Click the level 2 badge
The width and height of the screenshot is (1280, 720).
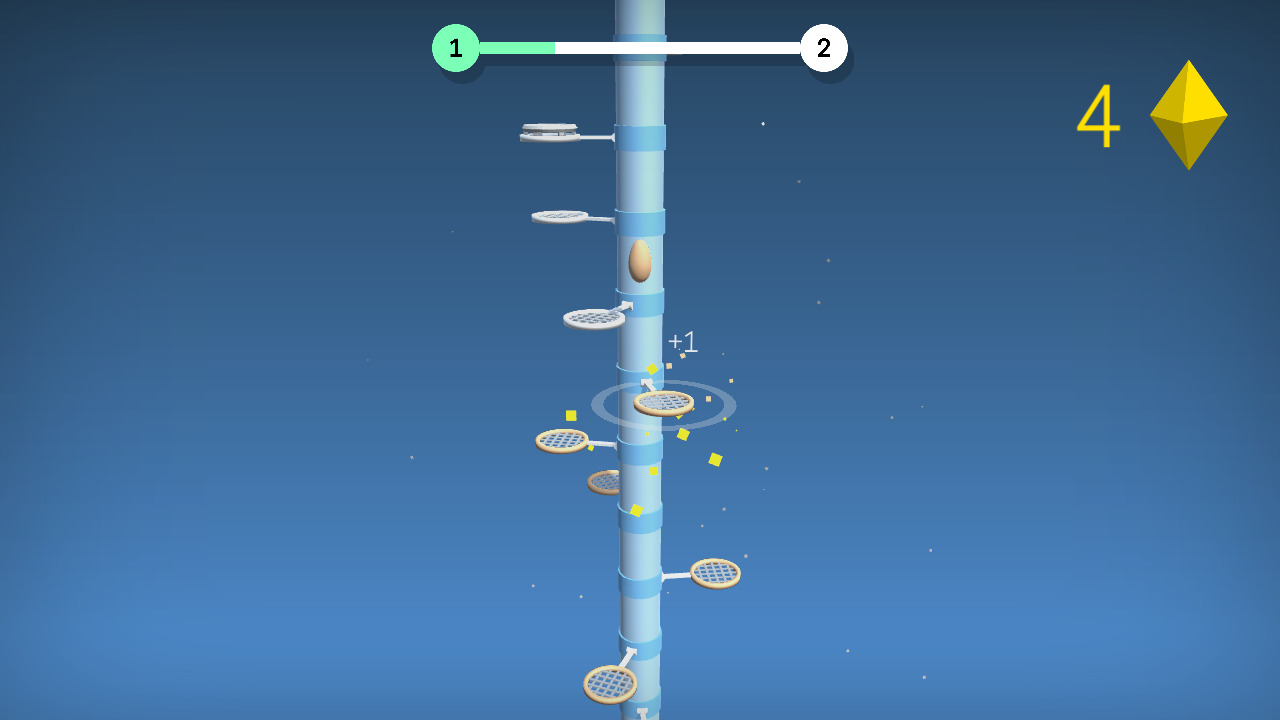point(824,46)
